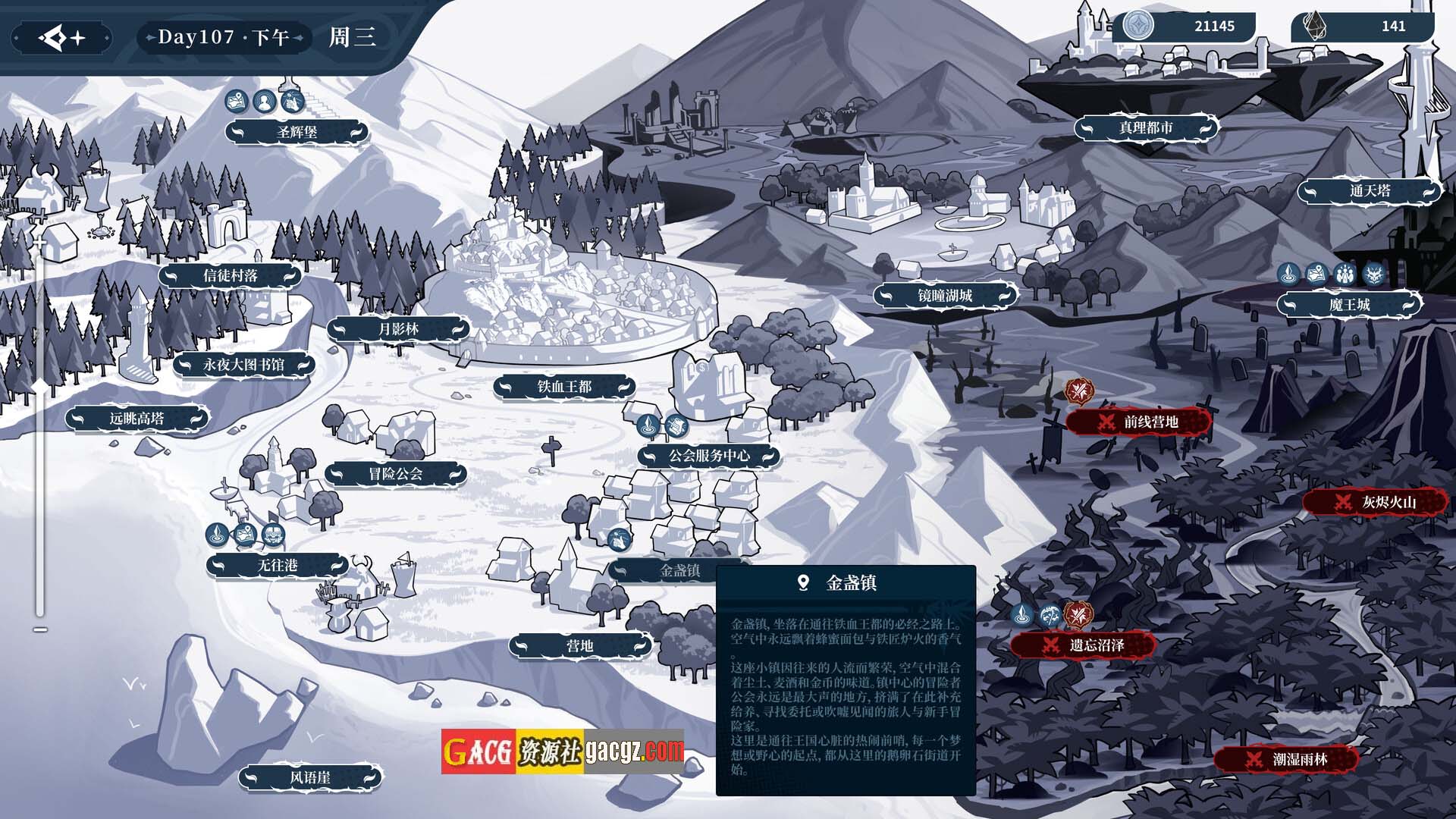Select 远眺高塔 map marker
This screenshot has height=819, width=1456.
click(136, 418)
